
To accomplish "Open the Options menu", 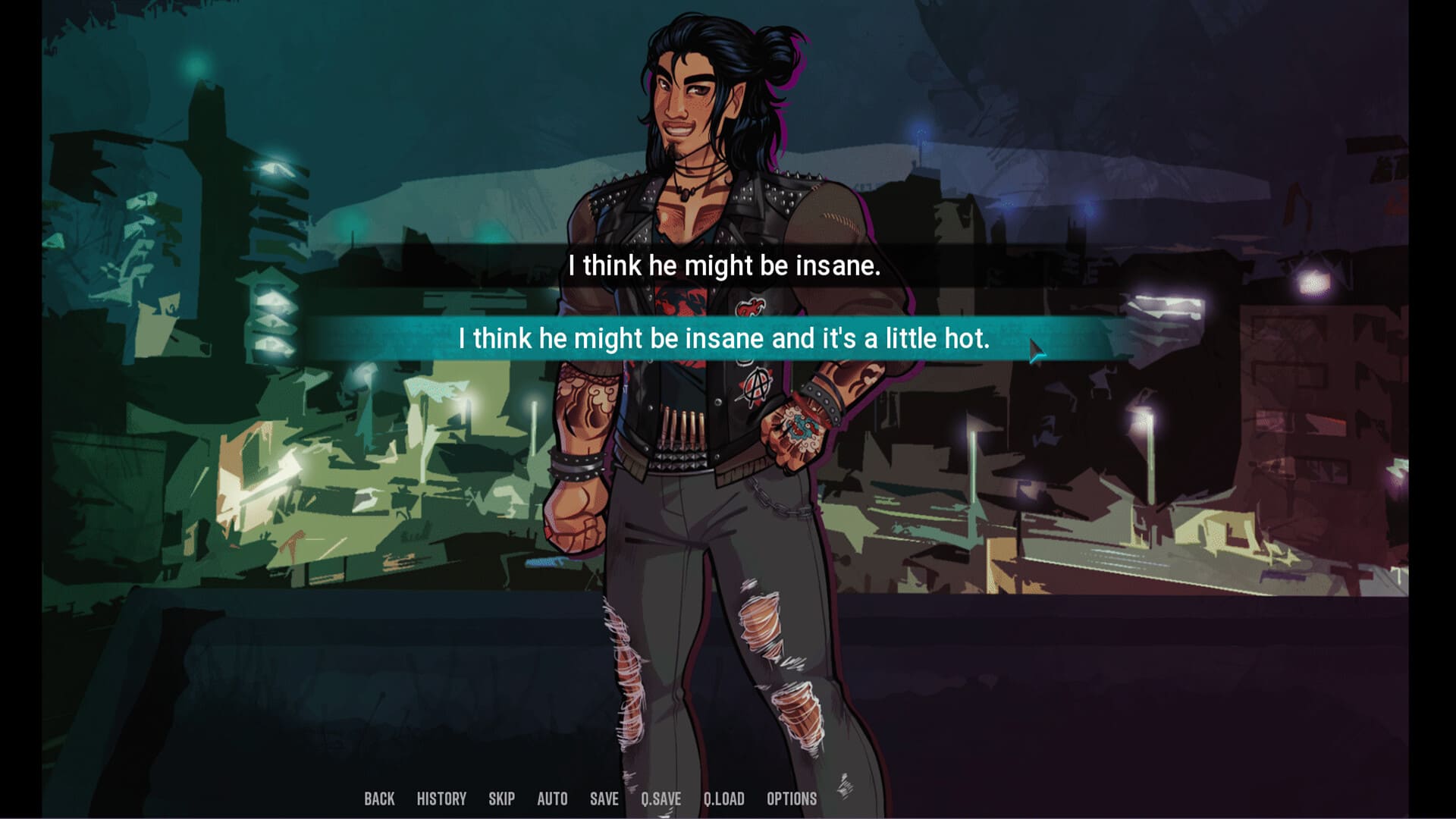I will pos(792,799).
